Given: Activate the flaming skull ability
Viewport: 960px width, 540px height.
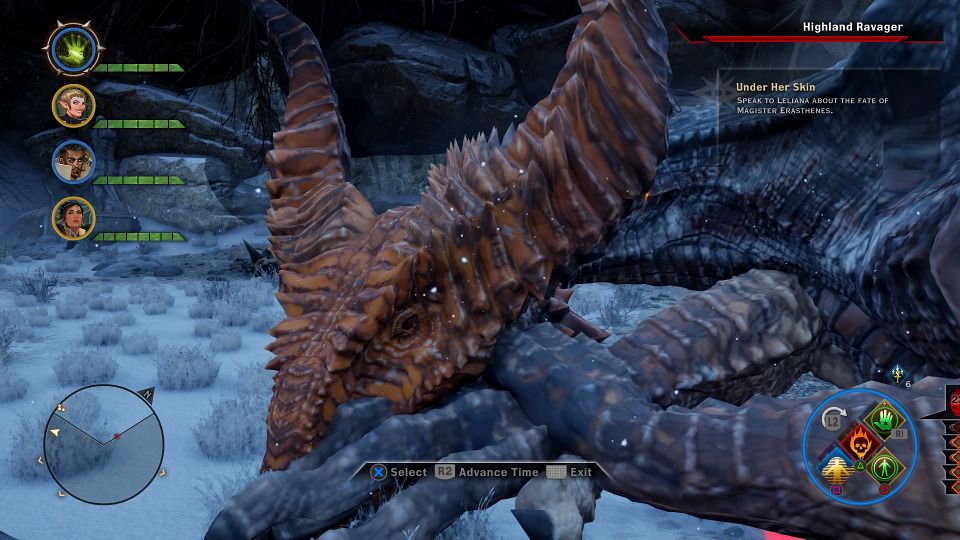Looking at the screenshot, I should [859, 443].
